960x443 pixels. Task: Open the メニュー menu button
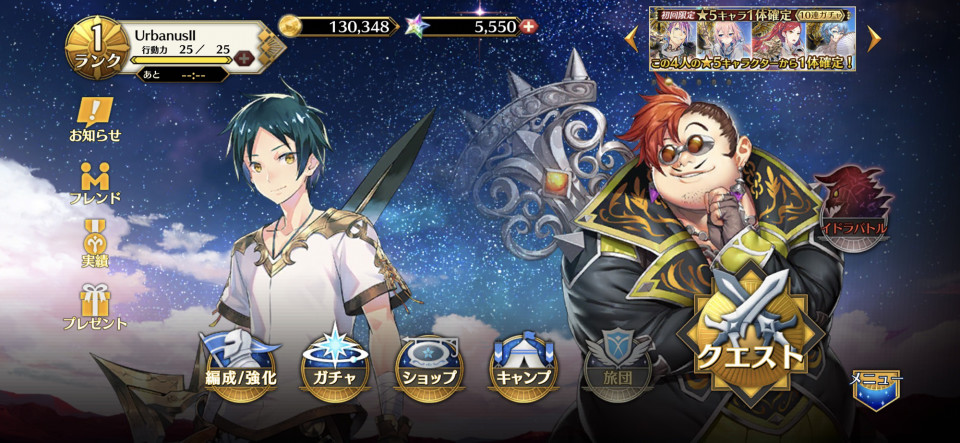point(876,389)
